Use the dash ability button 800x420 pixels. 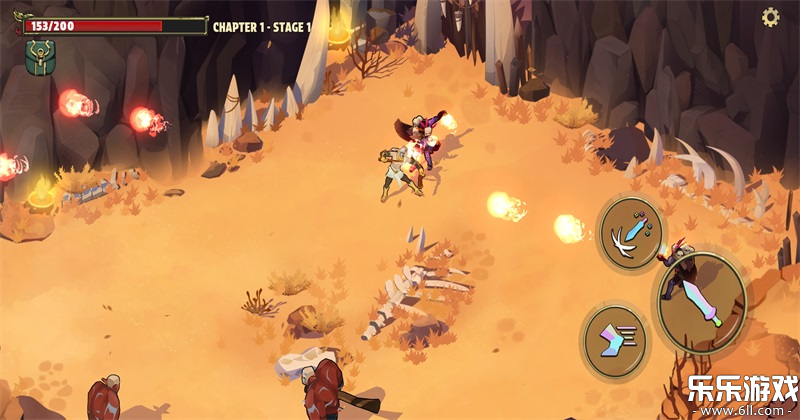point(615,342)
